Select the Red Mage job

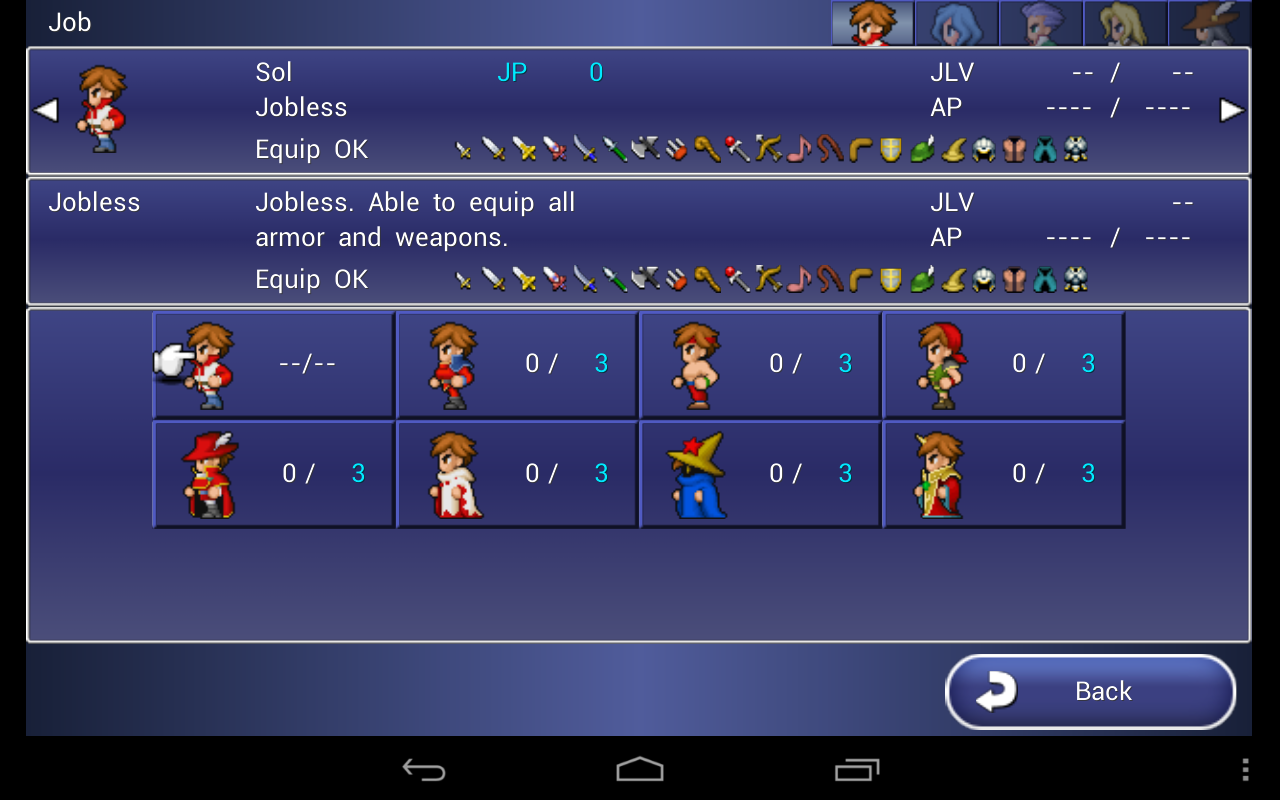[272, 473]
